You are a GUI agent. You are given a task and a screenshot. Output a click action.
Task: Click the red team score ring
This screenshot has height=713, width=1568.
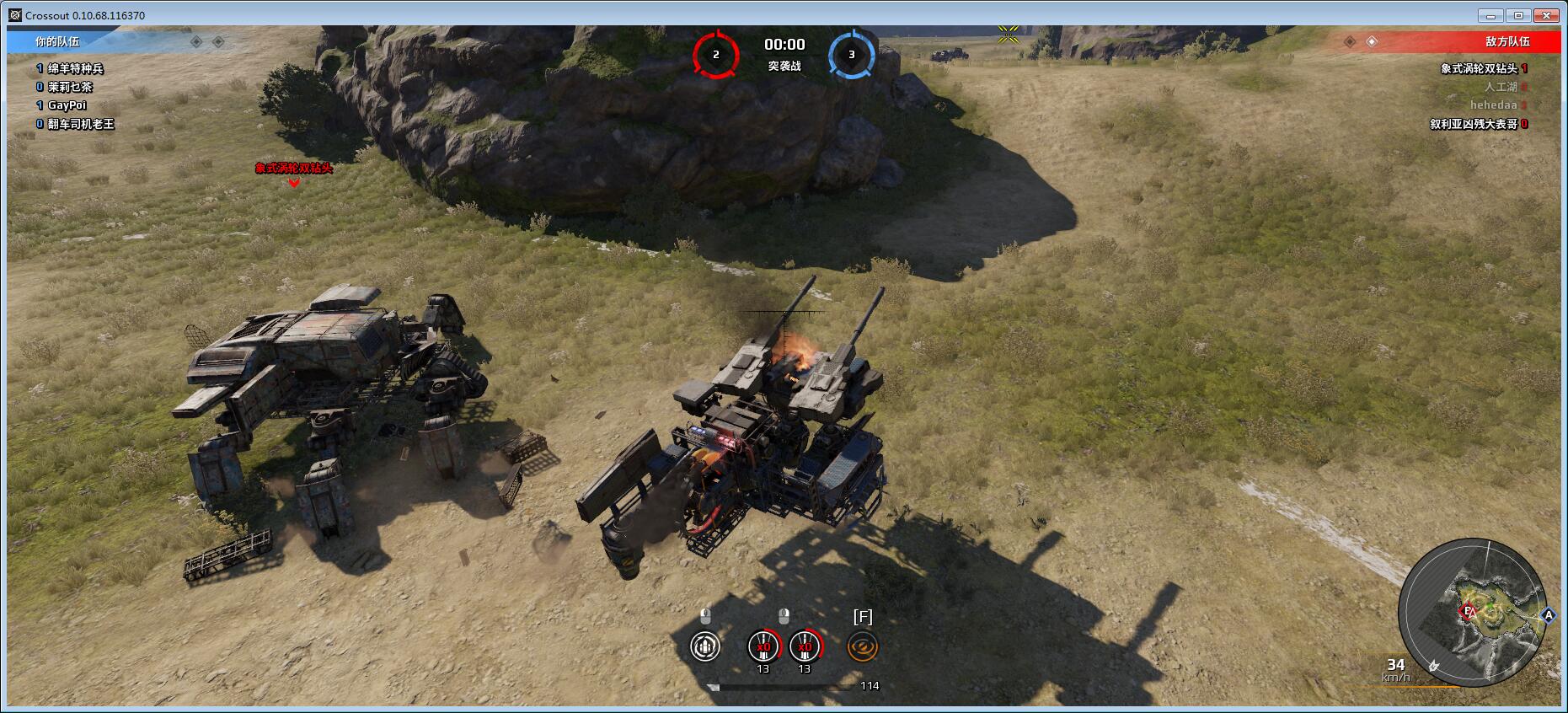[x=716, y=55]
